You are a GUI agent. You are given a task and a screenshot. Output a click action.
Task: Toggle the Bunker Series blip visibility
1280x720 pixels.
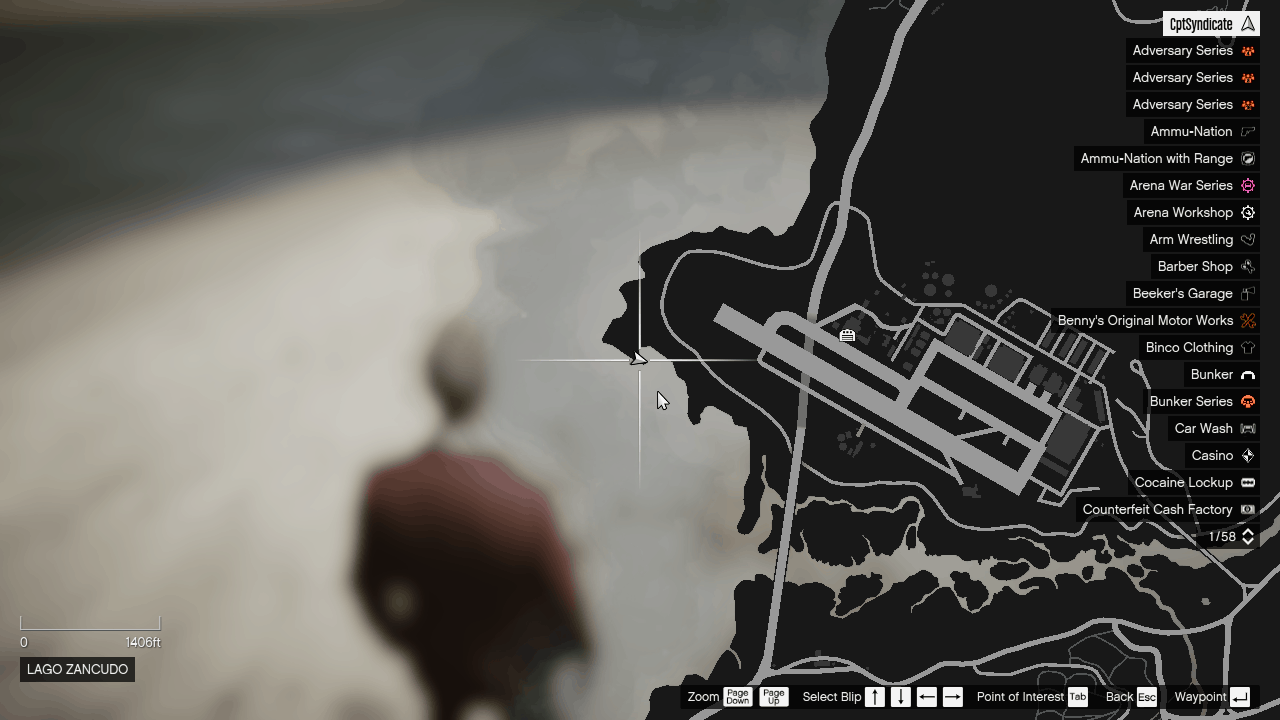tap(1247, 401)
